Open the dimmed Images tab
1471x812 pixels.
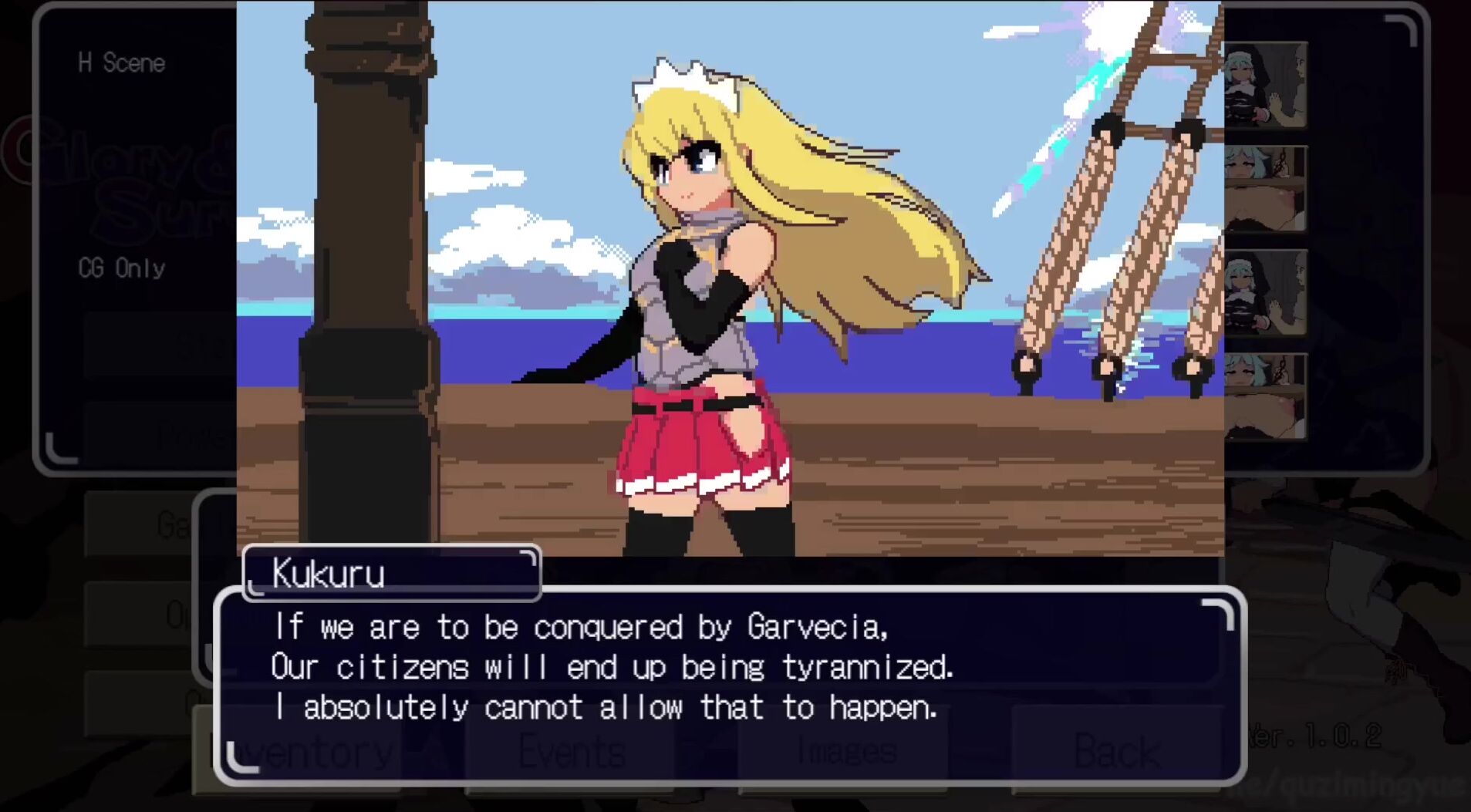[x=845, y=752]
